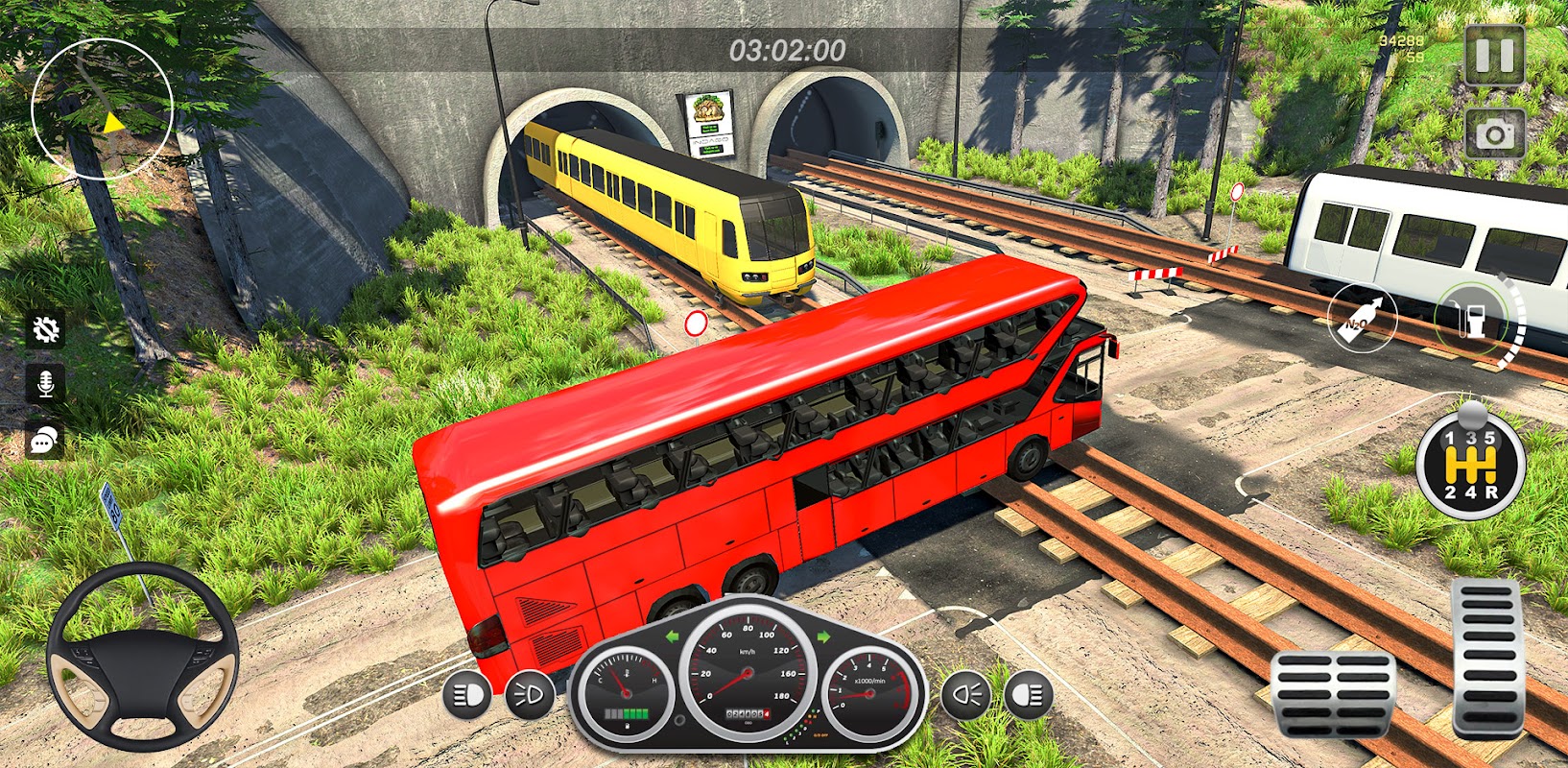
Task: Tap the camera view button
Action: 1494,134
